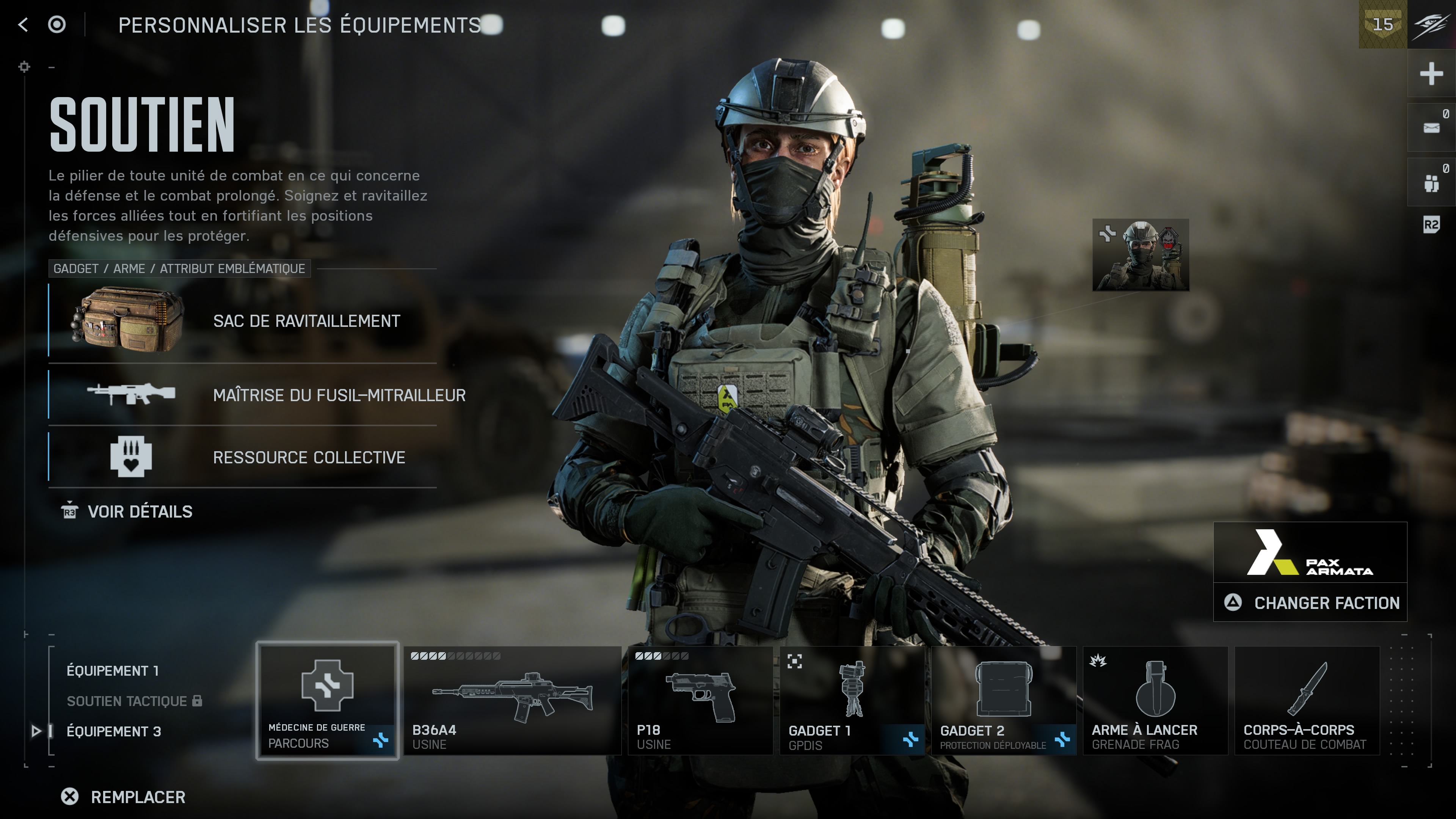This screenshot has width=1456, height=819.
Task: Open the Gadget 1 GPDIS slot
Action: pyautogui.click(x=852, y=700)
